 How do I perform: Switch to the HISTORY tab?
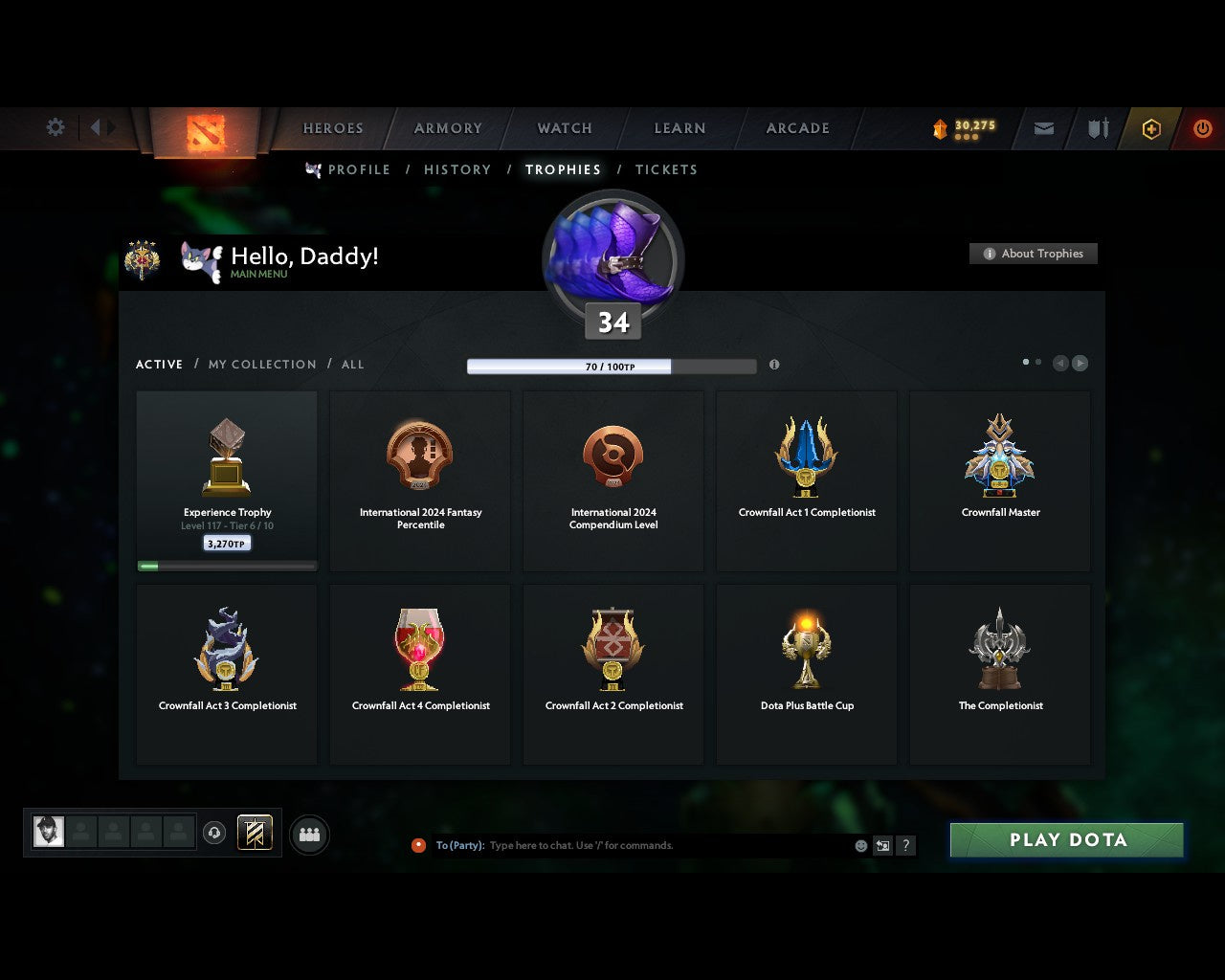tap(457, 169)
